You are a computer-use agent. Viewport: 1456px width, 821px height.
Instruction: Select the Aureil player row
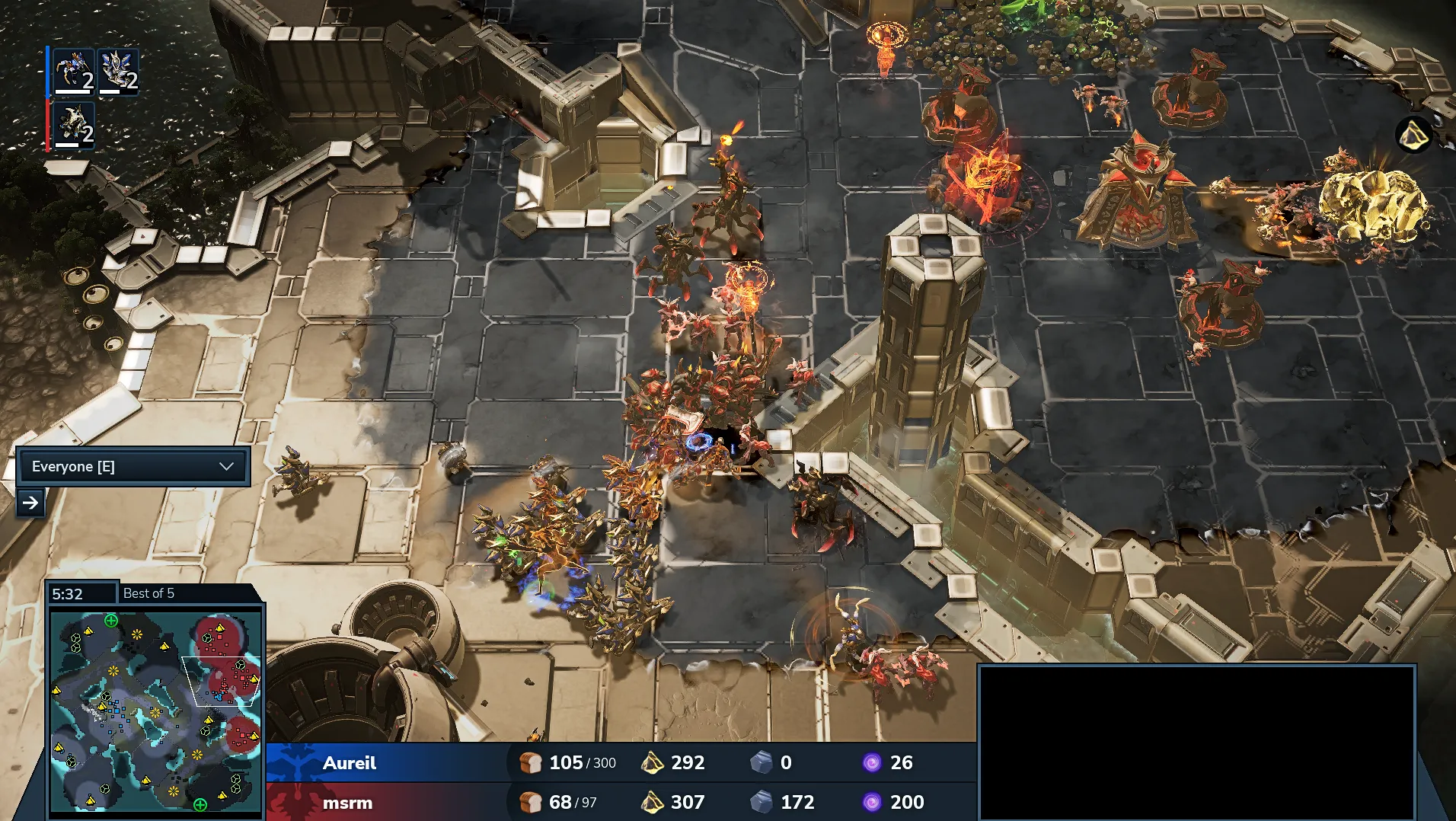point(350,762)
